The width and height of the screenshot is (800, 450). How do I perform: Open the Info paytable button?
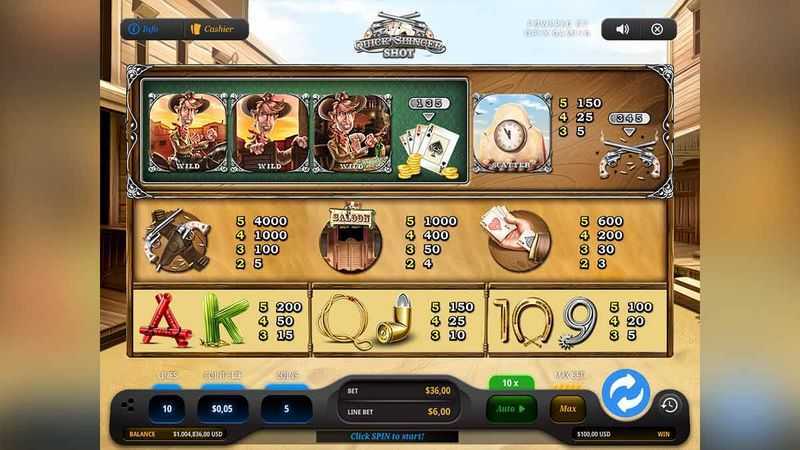(x=145, y=29)
